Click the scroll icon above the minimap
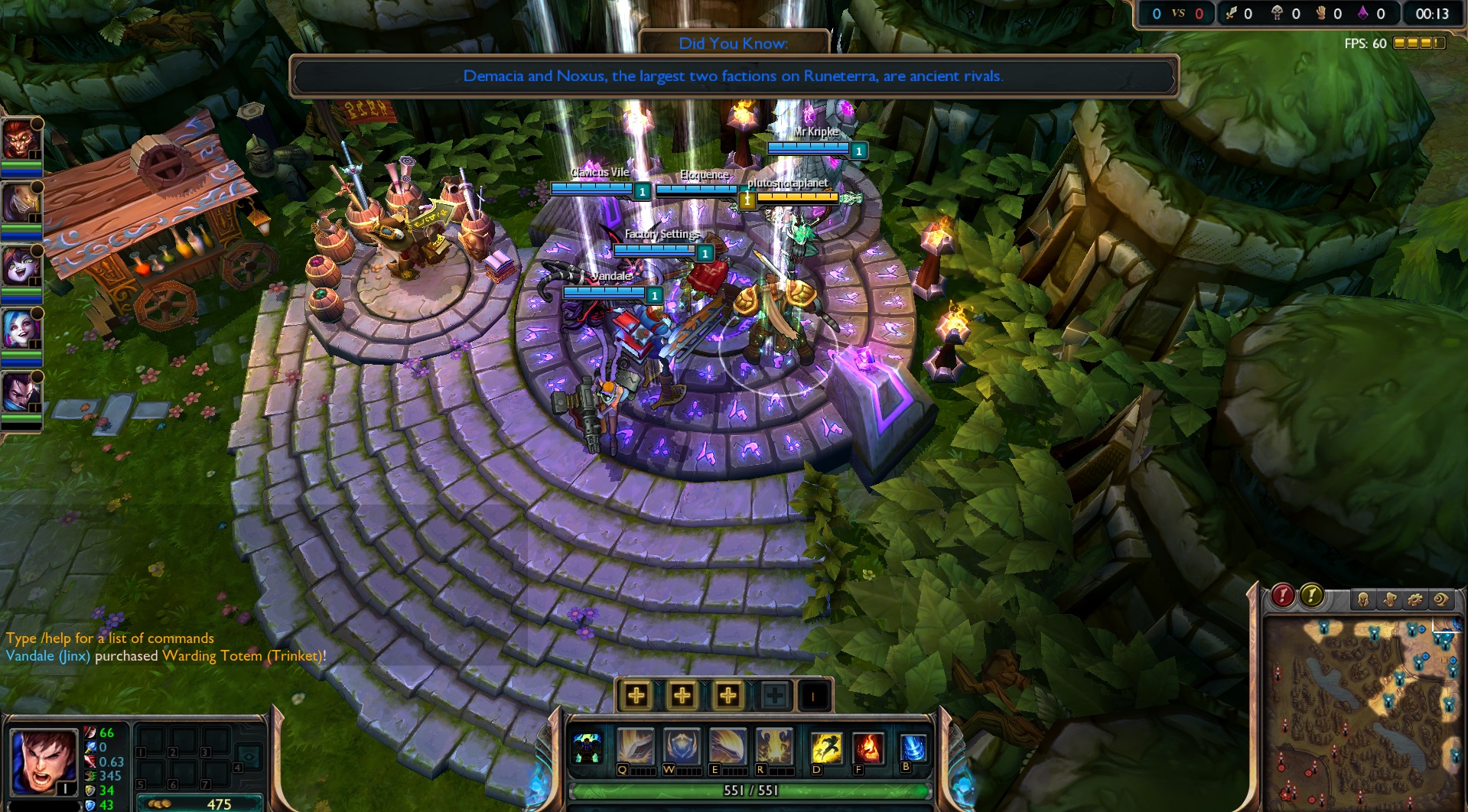This screenshot has height=812, width=1468. 1390,600
